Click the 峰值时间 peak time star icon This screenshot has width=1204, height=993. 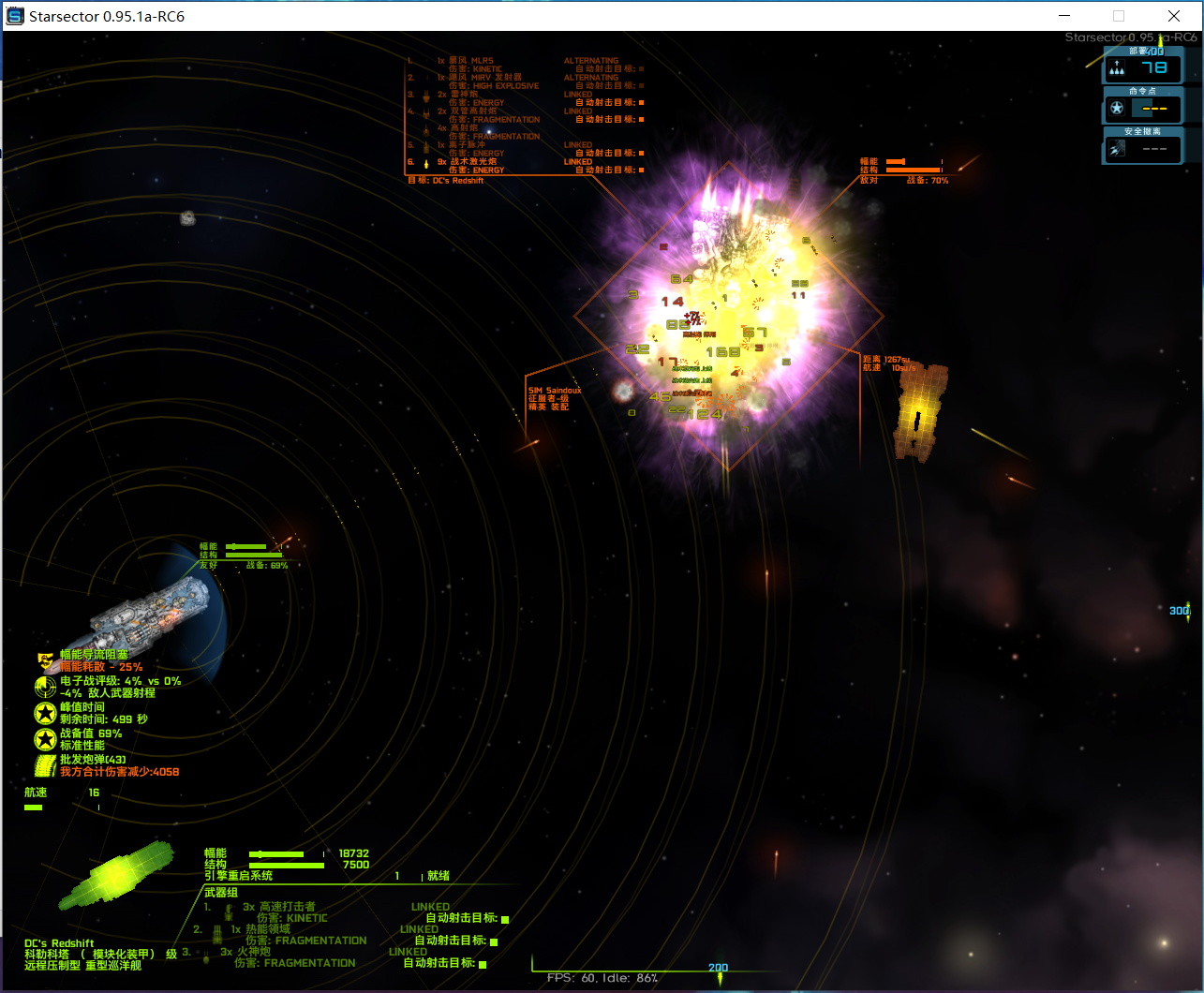click(43, 712)
